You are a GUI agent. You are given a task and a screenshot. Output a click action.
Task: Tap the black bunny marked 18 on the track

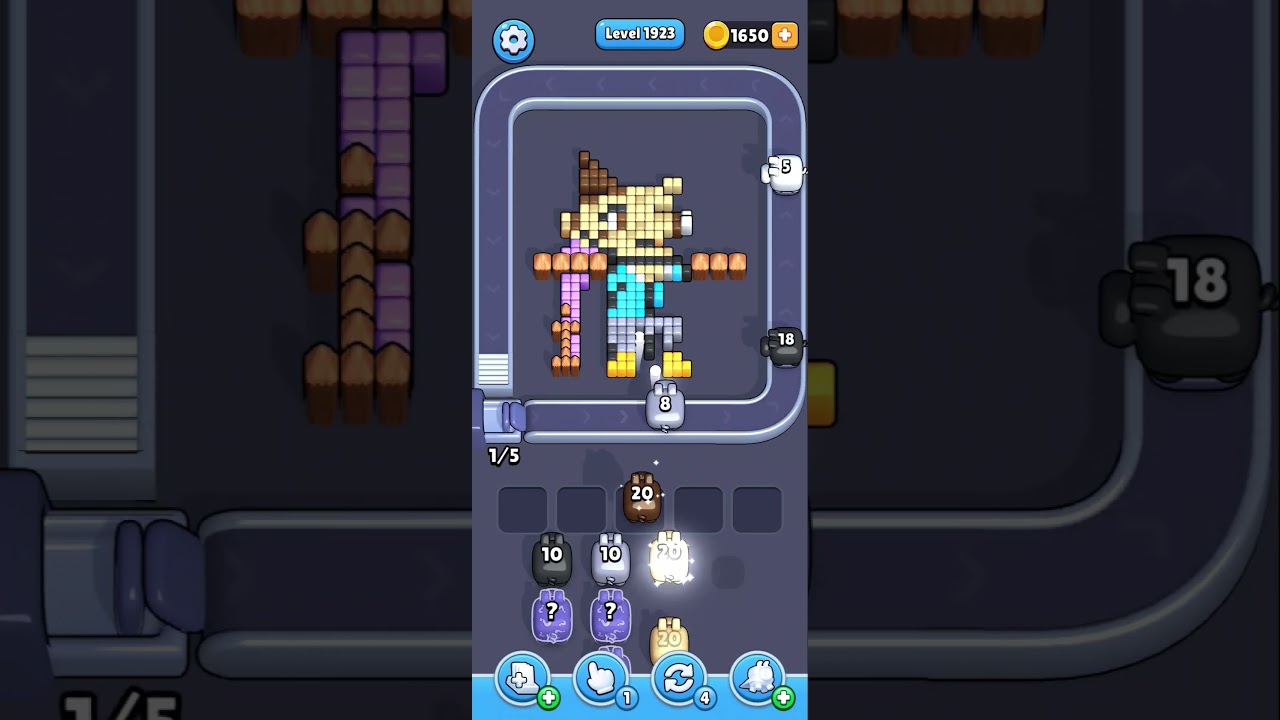pyautogui.click(x=784, y=346)
